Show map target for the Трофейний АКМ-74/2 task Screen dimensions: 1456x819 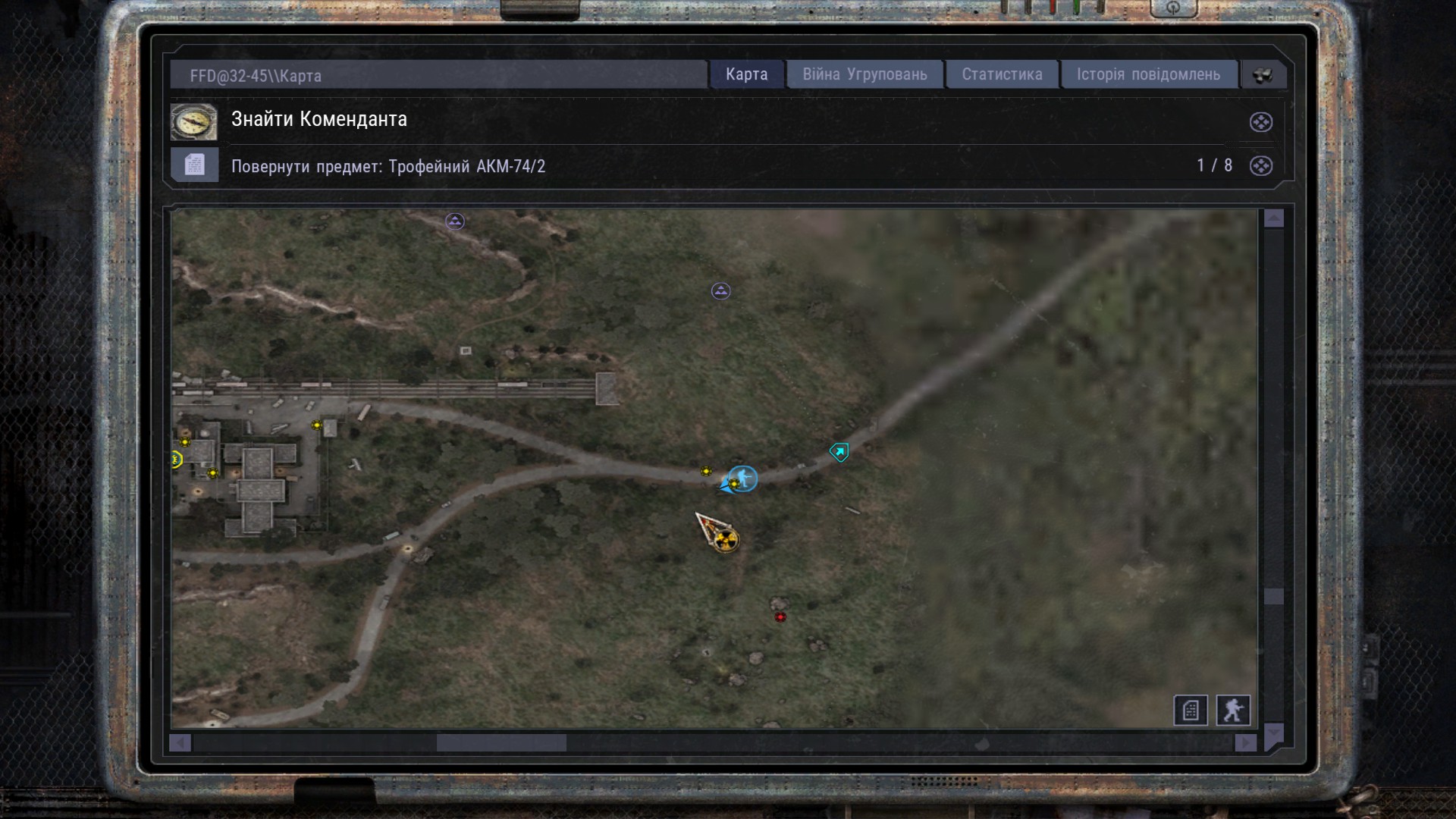[x=1260, y=166]
